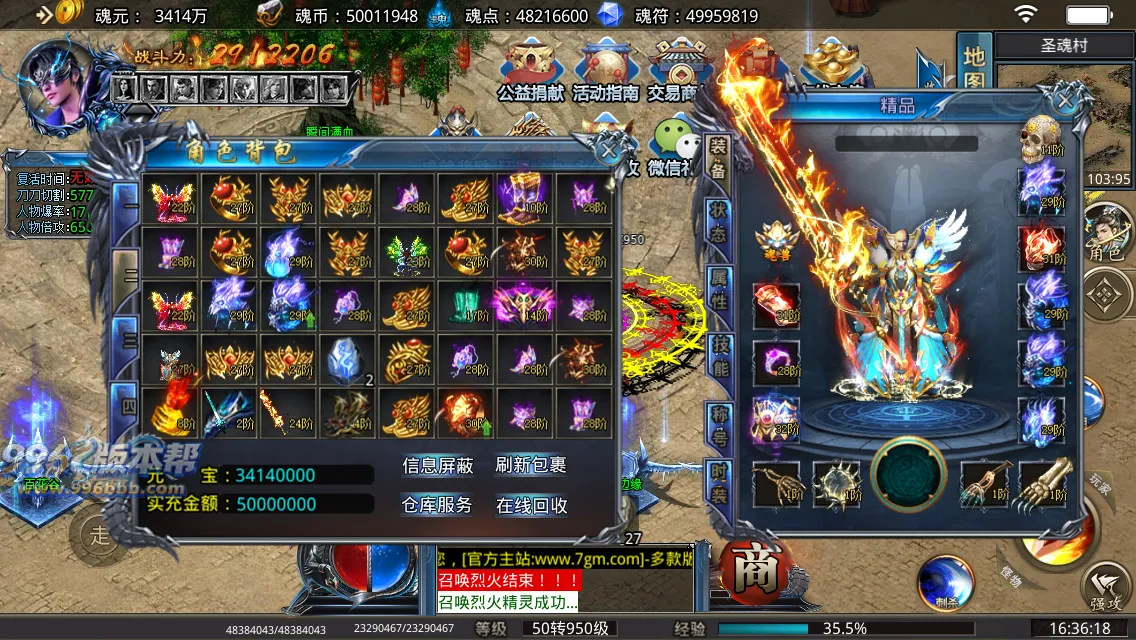The image size is (1136, 640).
Task: Activate the 强攻 attack button
Action: pos(1105,590)
